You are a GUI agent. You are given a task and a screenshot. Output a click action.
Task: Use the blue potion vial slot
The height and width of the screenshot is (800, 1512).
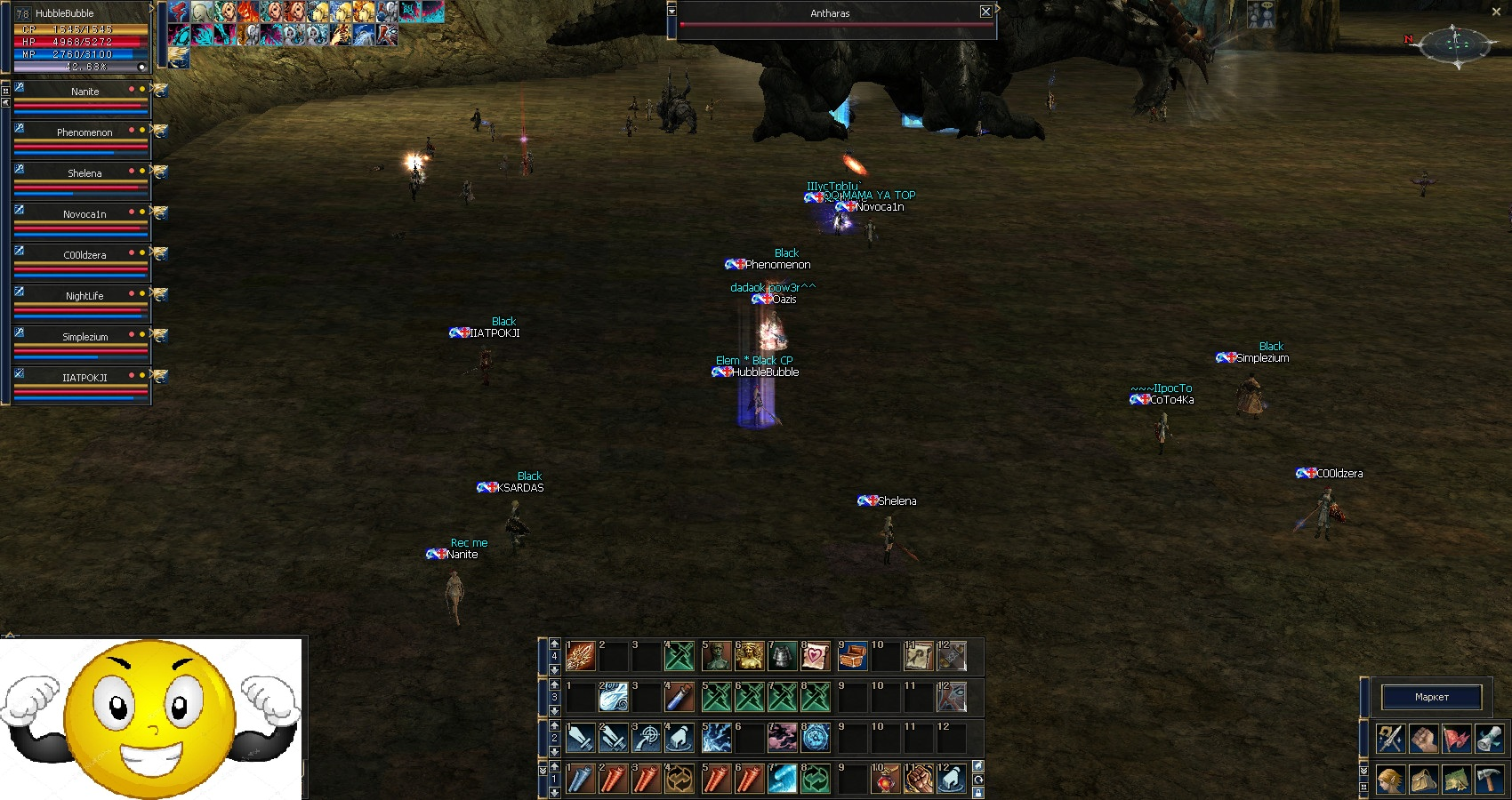(x=680, y=697)
